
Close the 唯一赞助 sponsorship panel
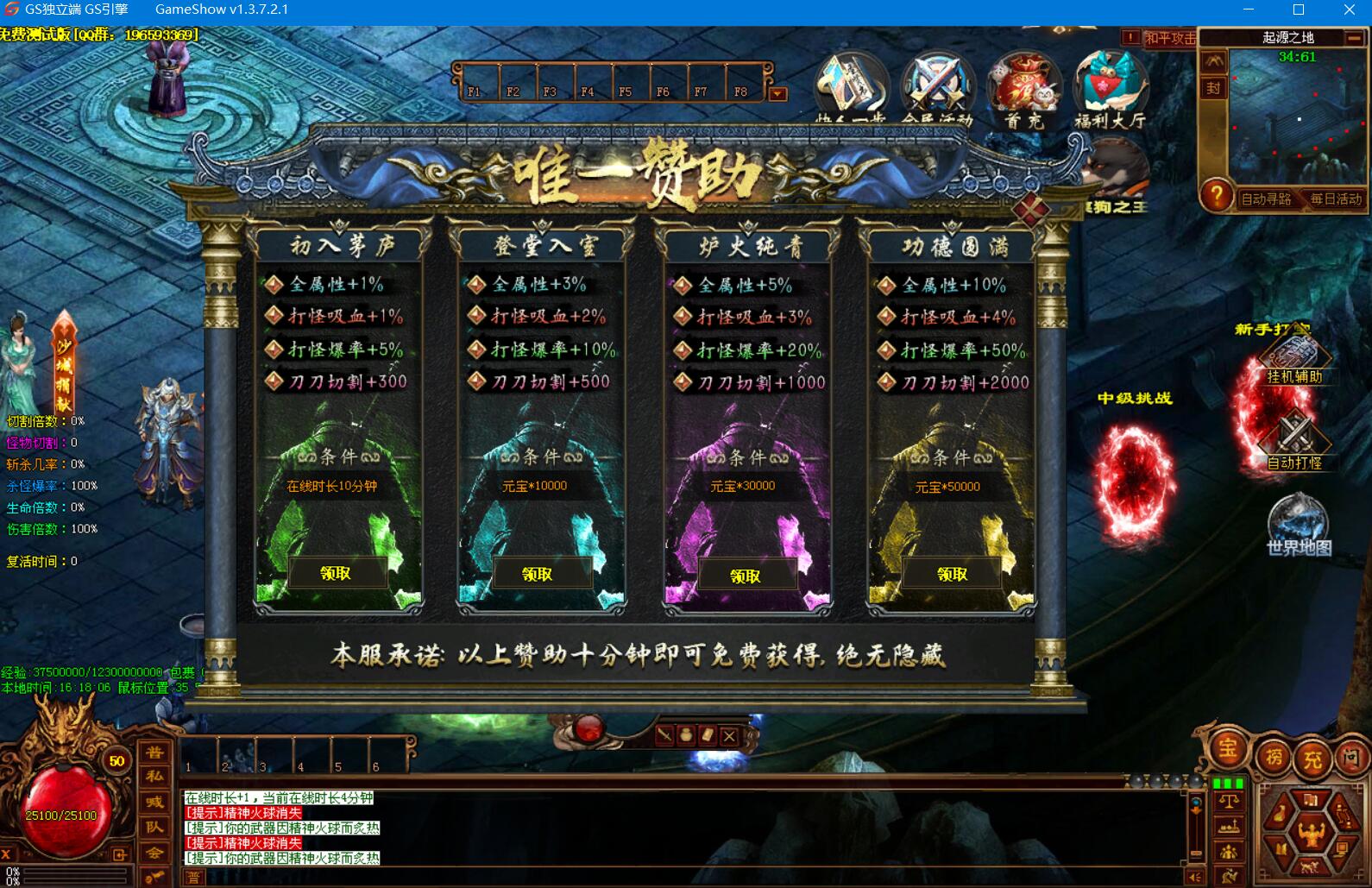(x=1030, y=209)
